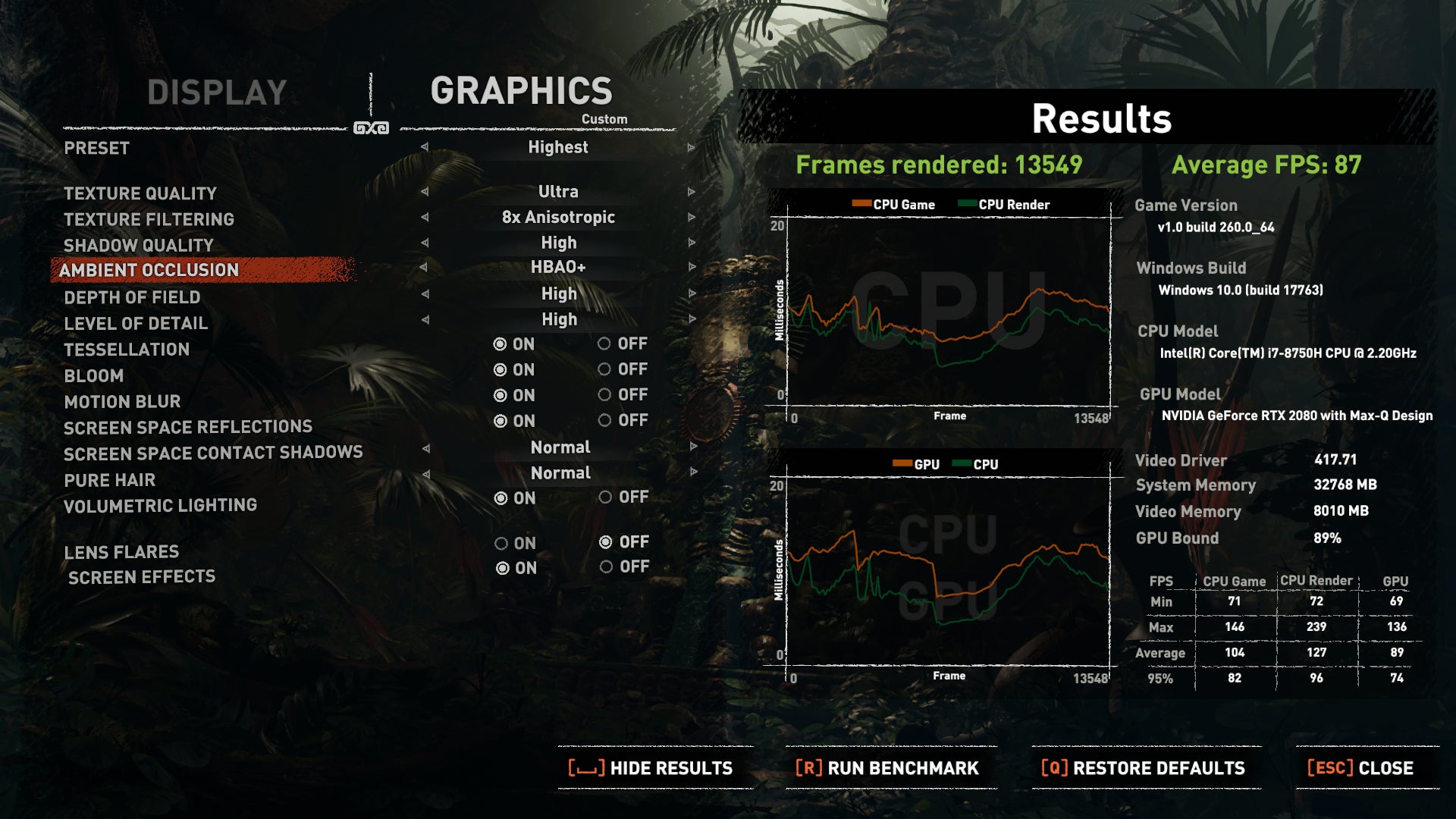Click right arrow beside Texture Filtering
This screenshot has height=819, width=1456.
click(690, 218)
